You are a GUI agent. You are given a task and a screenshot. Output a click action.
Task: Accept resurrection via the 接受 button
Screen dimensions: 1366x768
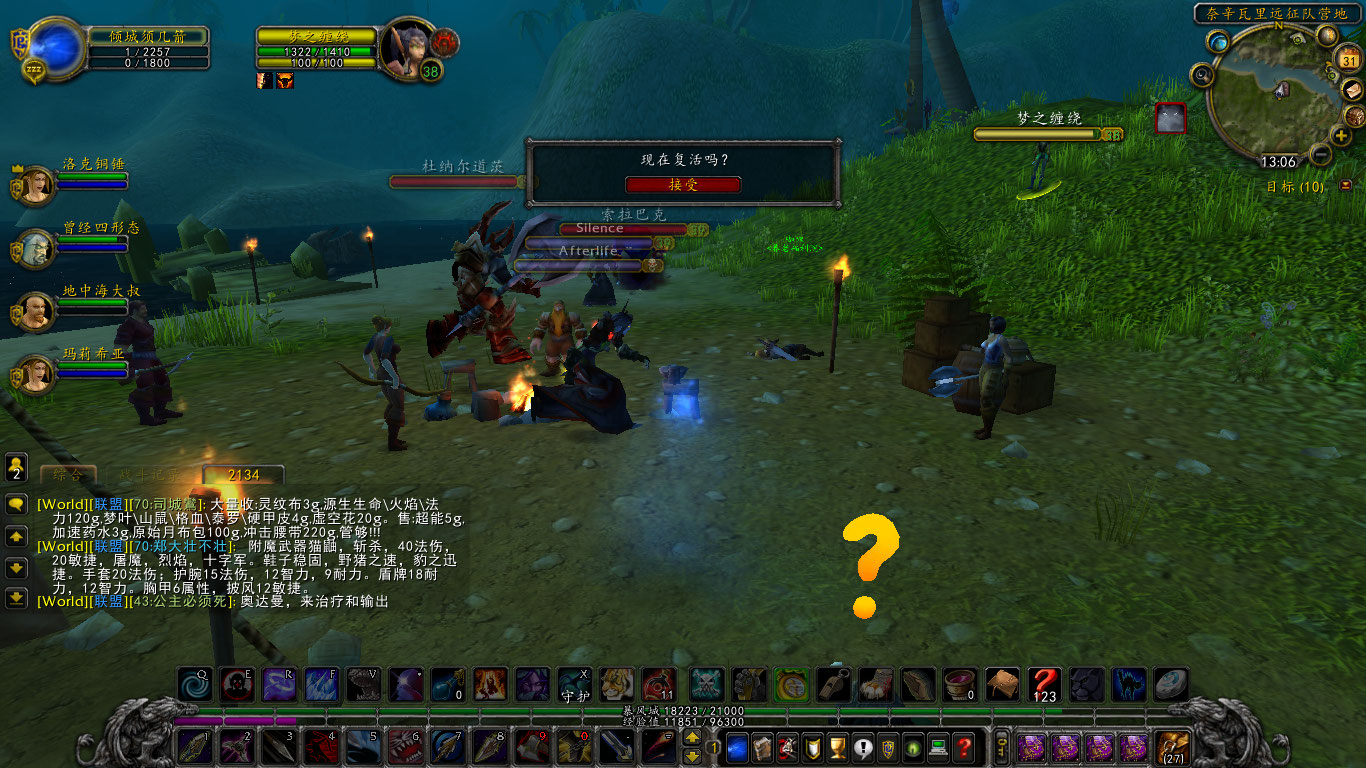coord(684,184)
